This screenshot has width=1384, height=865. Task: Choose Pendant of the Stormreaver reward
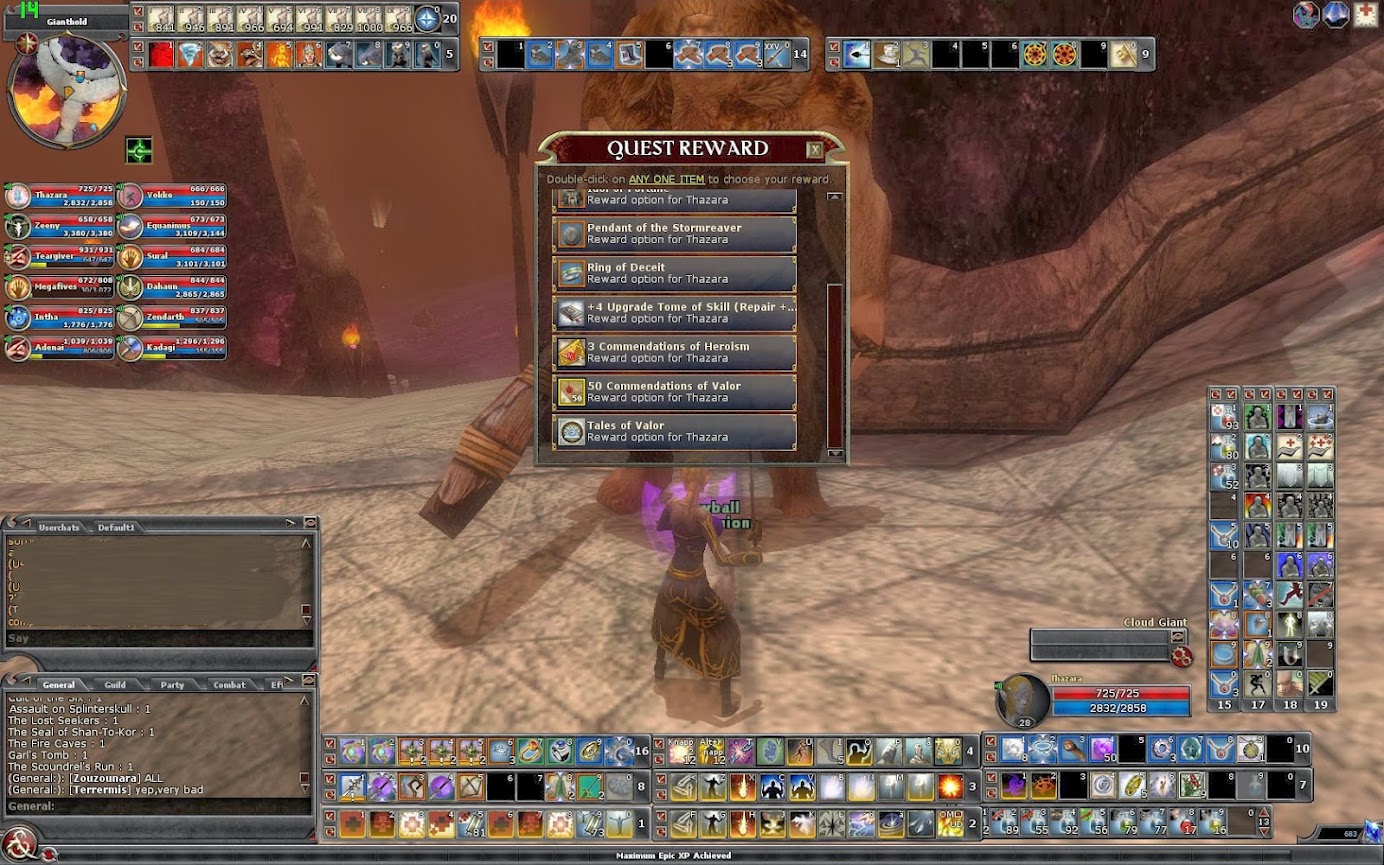pyautogui.click(x=674, y=234)
